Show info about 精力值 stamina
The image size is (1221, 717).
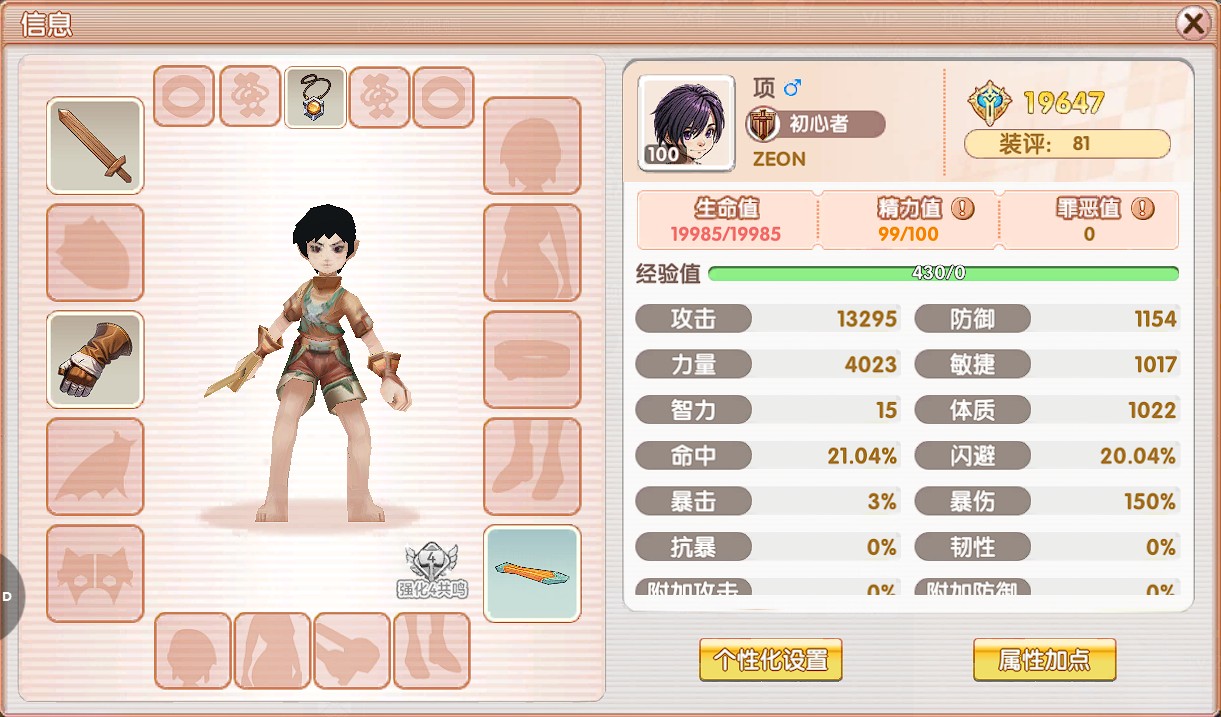962,209
